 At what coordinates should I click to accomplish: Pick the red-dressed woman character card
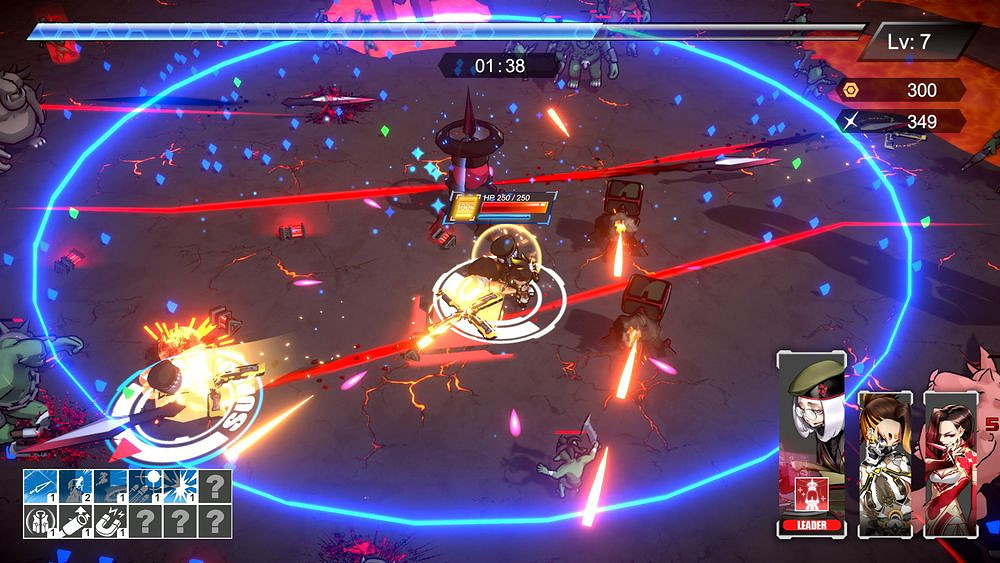click(949, 460)
